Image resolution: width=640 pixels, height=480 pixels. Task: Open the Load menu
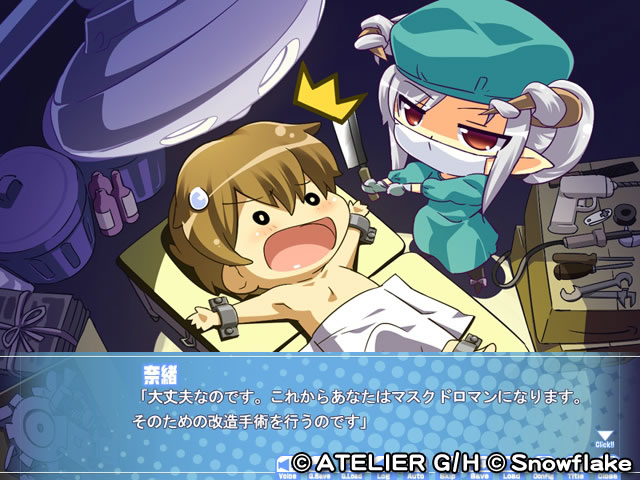pos(510,474)
